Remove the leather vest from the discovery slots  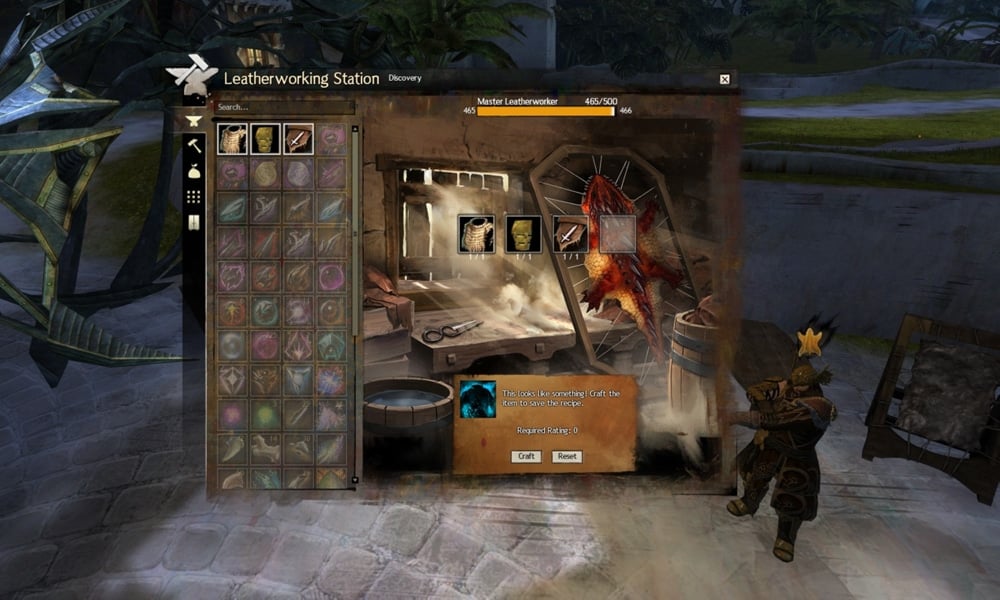[476, 233]
